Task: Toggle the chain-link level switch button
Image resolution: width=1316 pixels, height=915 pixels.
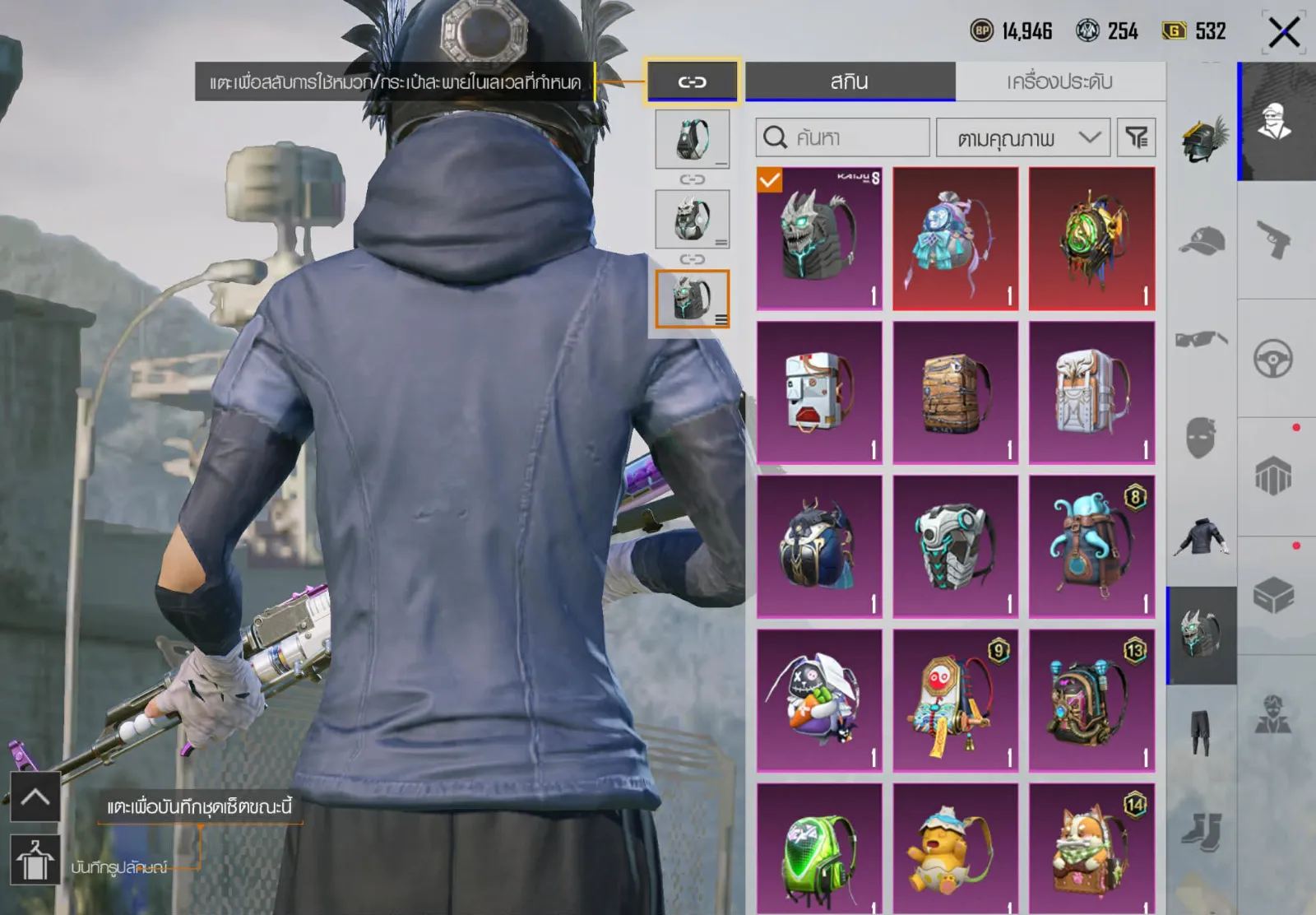Action: pos(693,81)
